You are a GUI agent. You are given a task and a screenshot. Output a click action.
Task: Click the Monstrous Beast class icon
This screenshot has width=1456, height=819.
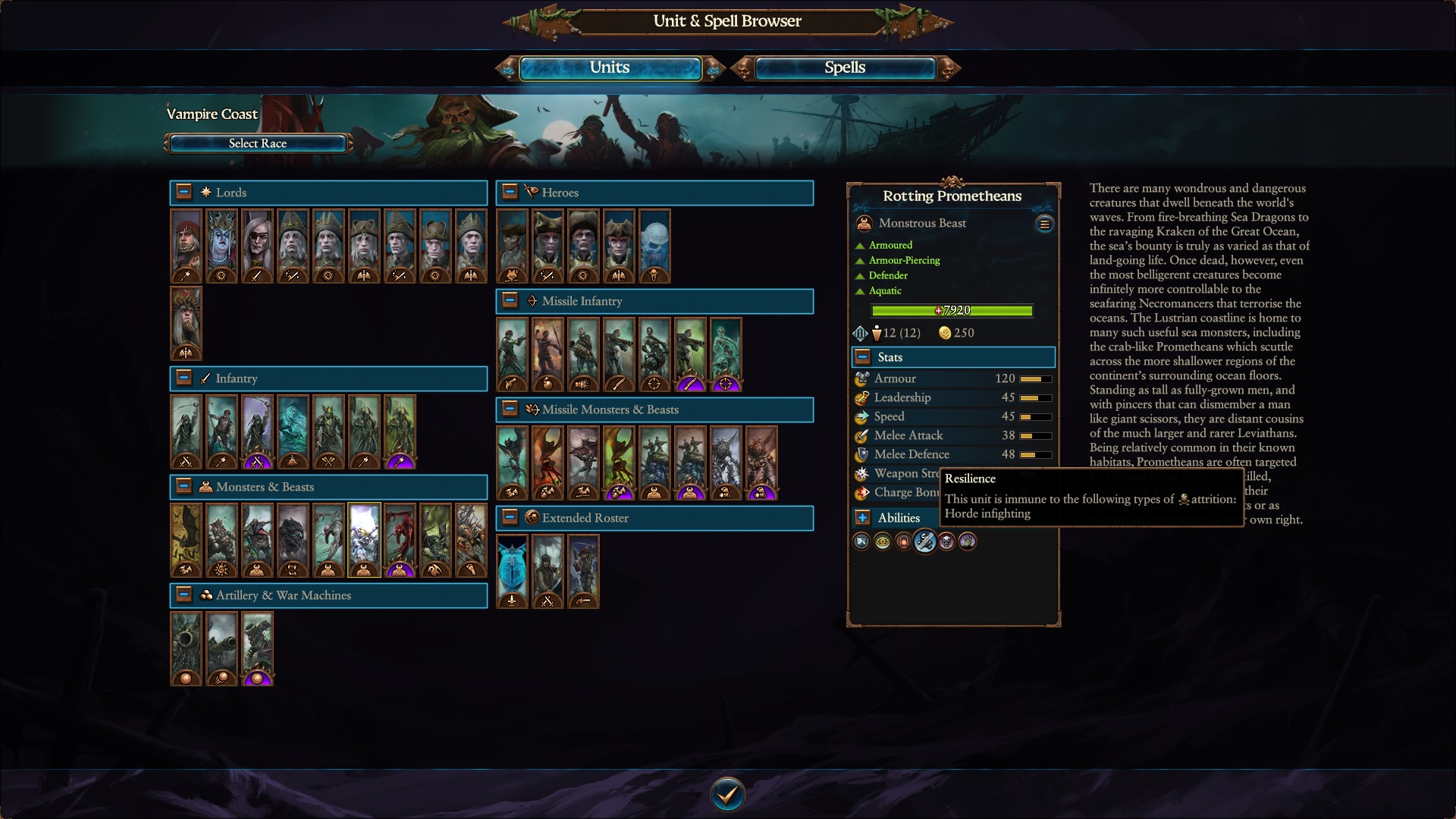(863, 222)
